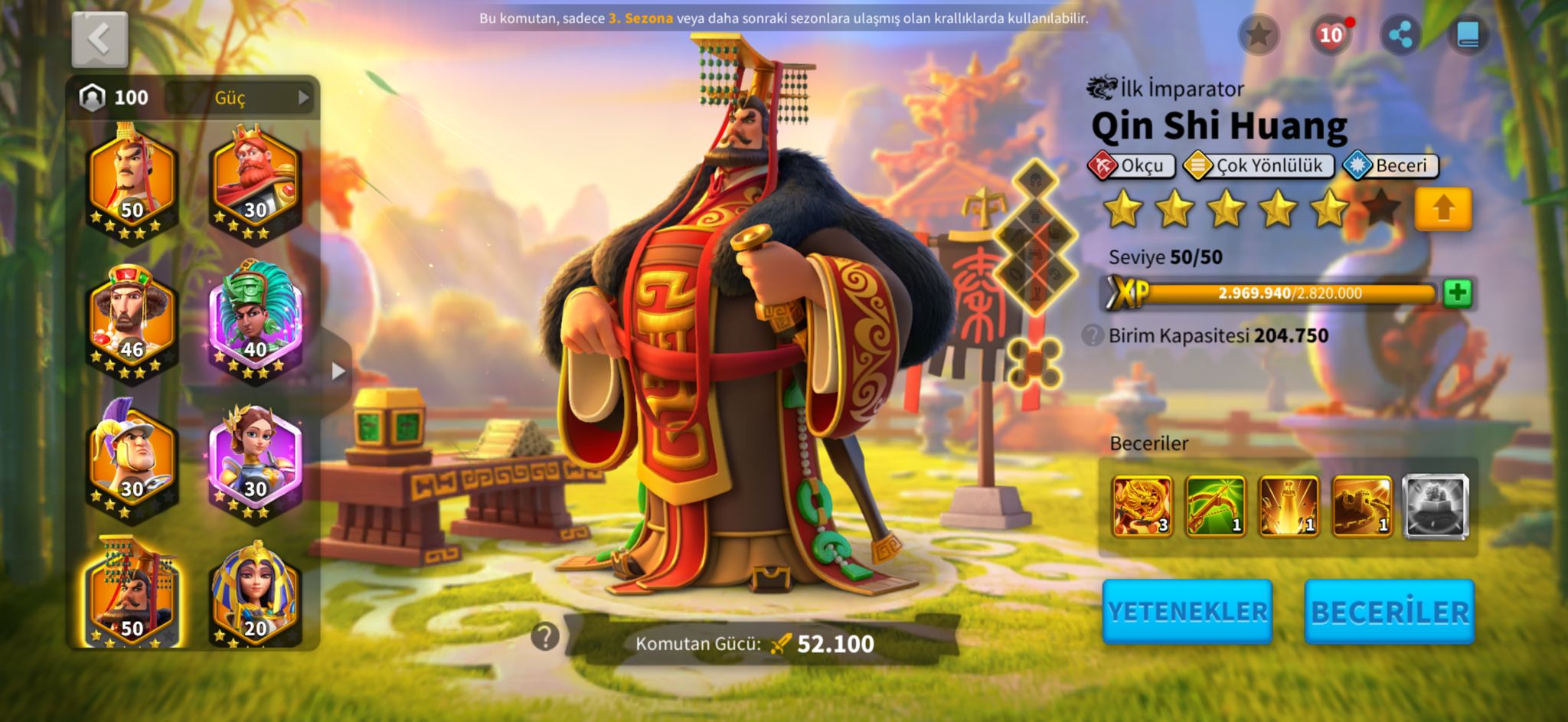Inspect the locked gray skill icon

[1436, 506]
